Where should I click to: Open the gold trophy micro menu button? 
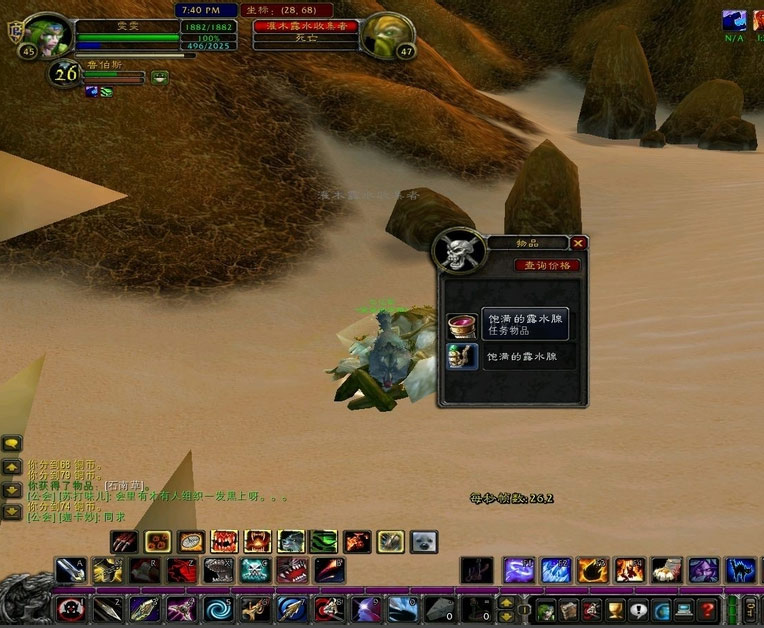pos(615,609)
